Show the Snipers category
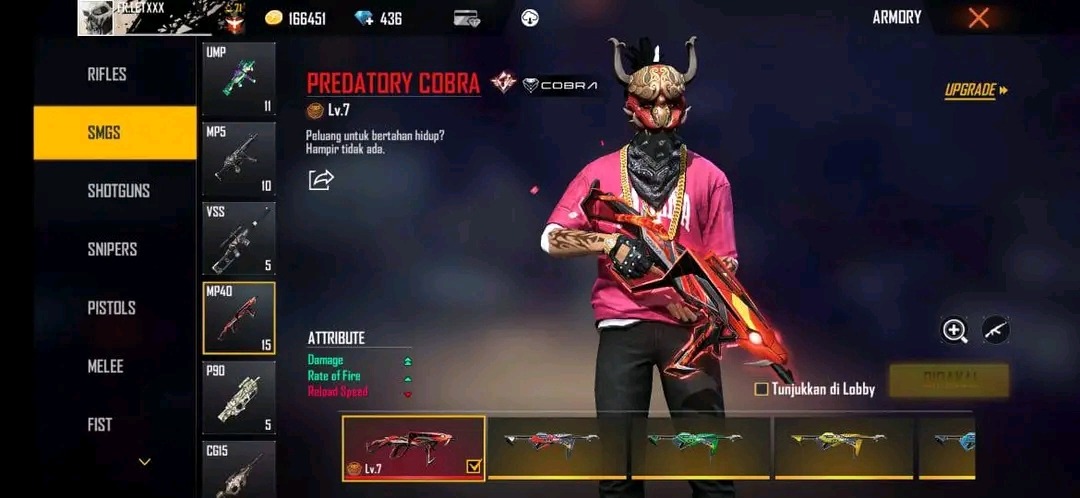Image resolution: width=1080 pixels, height=498 pixels. pyautogui.click(x=112, y=249)
